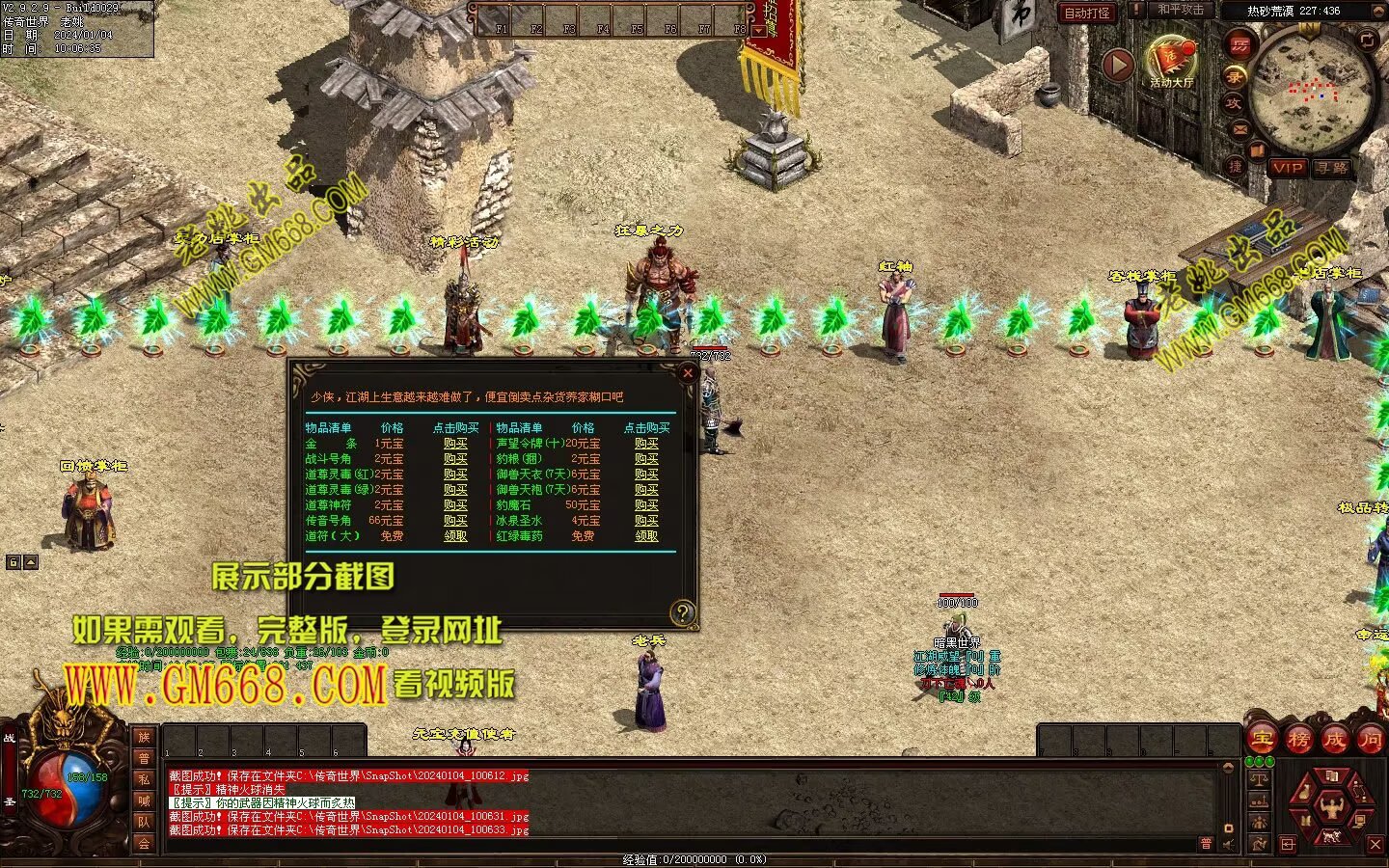The width and height of the screenshot is (1389, 868).
Task: Purchase the 战斗号角 item
Action: pyautogui.click(x=455, y=459)
